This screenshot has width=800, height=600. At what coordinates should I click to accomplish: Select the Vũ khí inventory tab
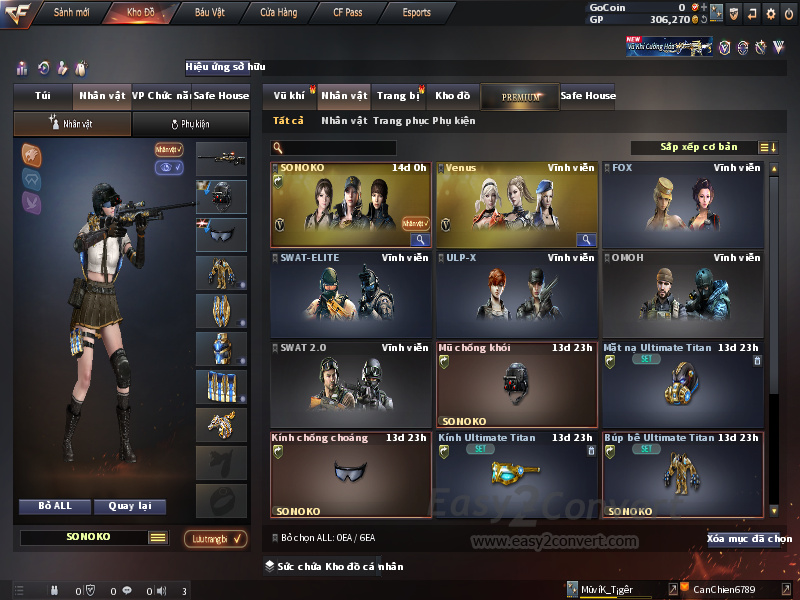(289, 96)
